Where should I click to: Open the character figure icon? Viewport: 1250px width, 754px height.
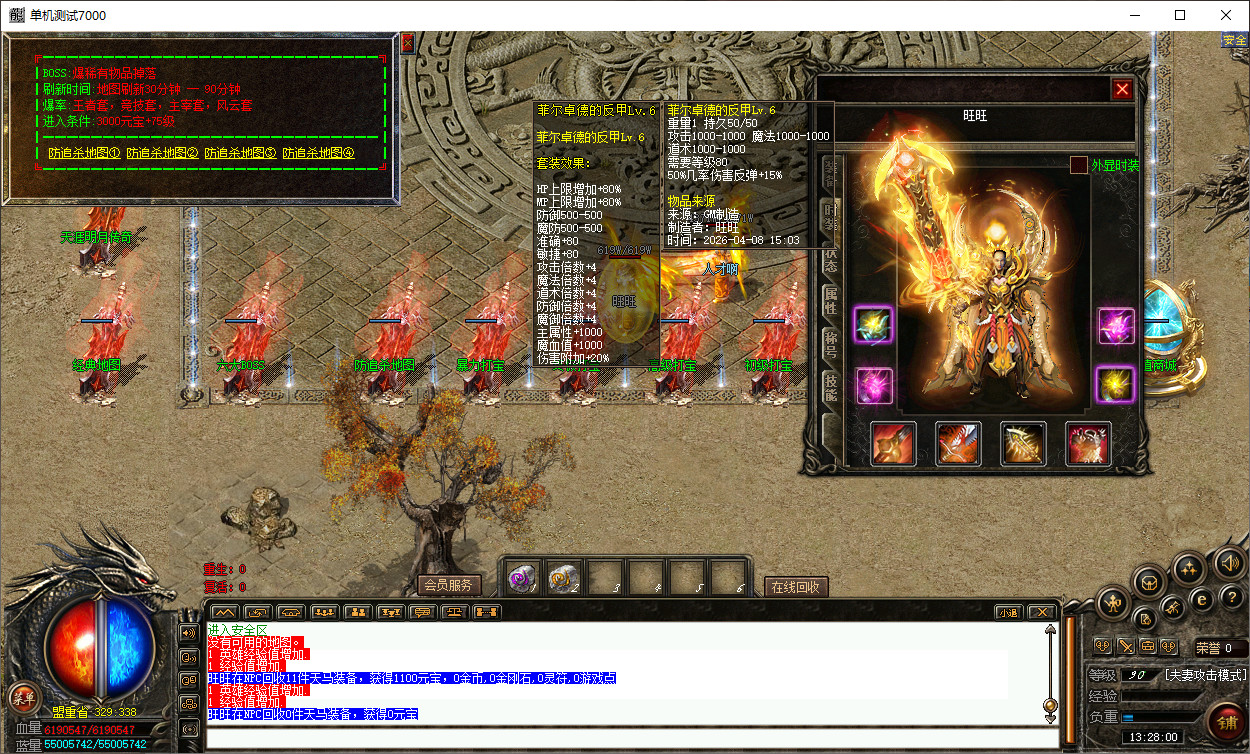click(x=1112, y=602)
